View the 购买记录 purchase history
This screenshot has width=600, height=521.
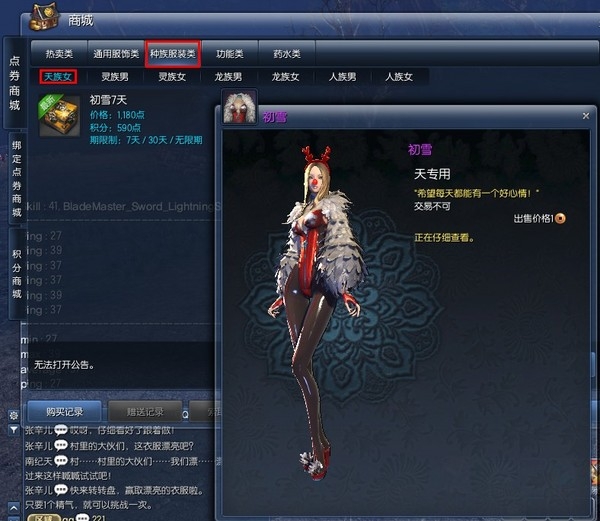57,411
